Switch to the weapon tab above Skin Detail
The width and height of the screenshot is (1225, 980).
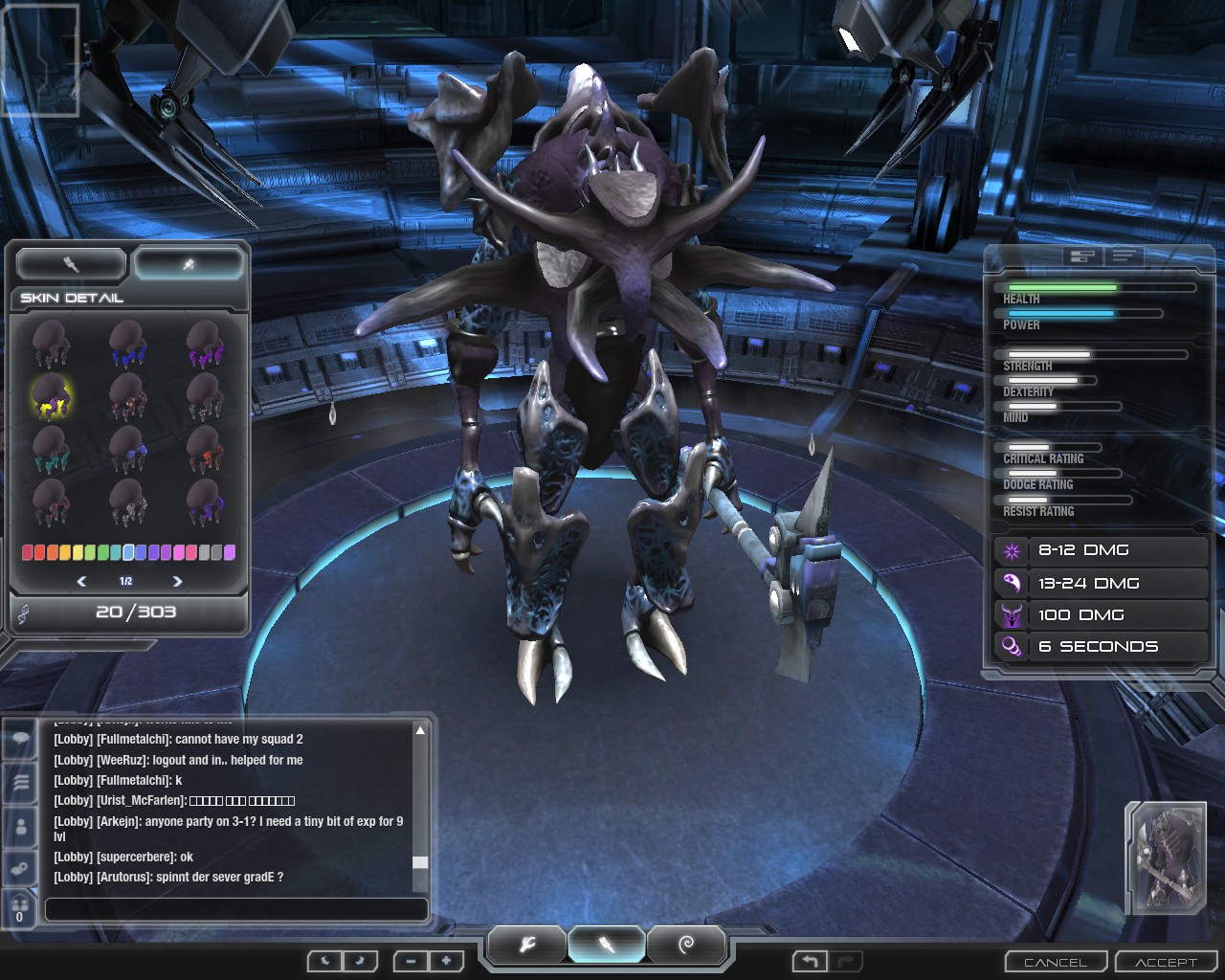[x=71, y=263]
